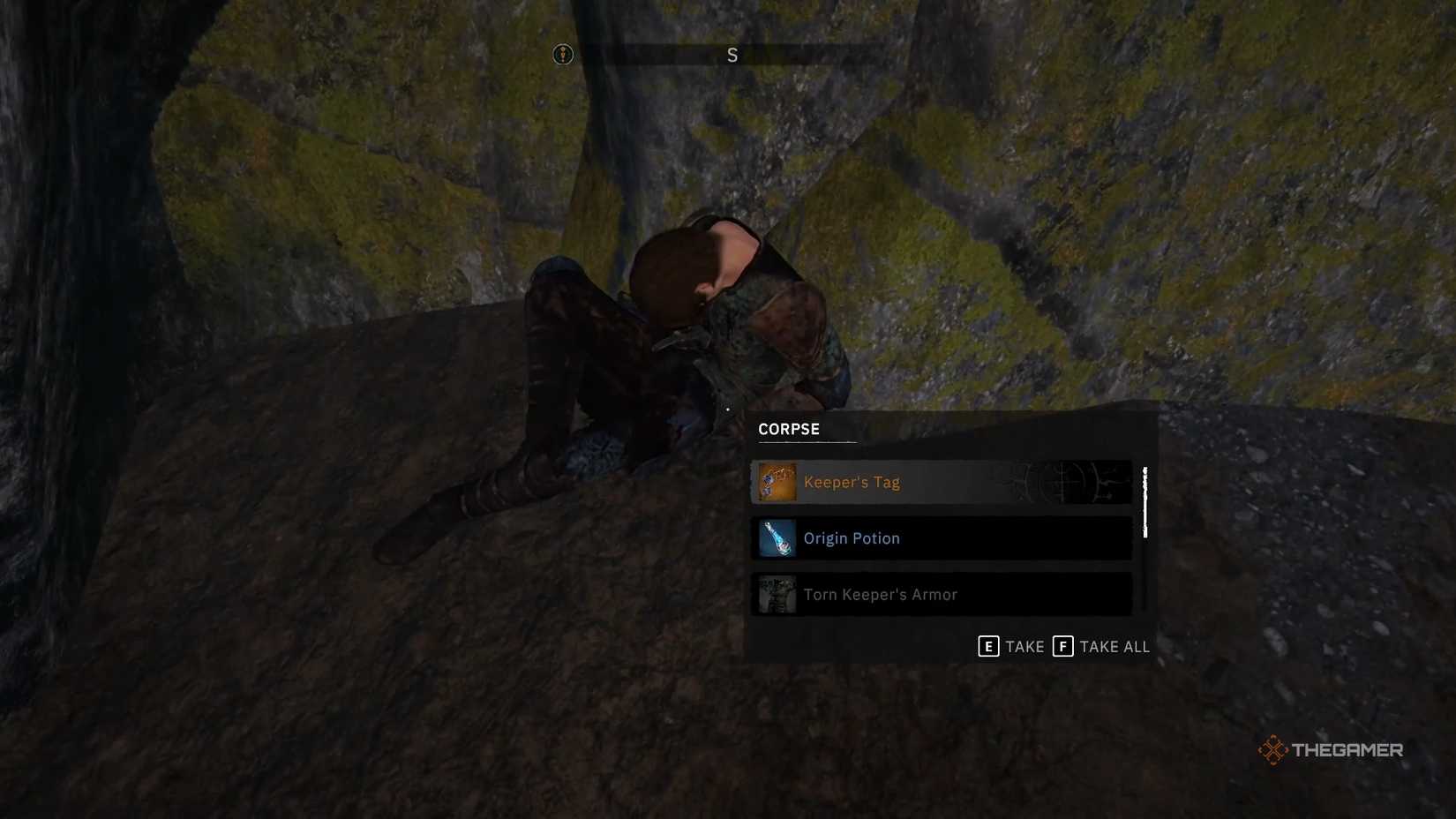Viewport: 1456px width, 819px height.
Task: Select the Torn Keeper's Armor icon
Action: tap(777, 594)
